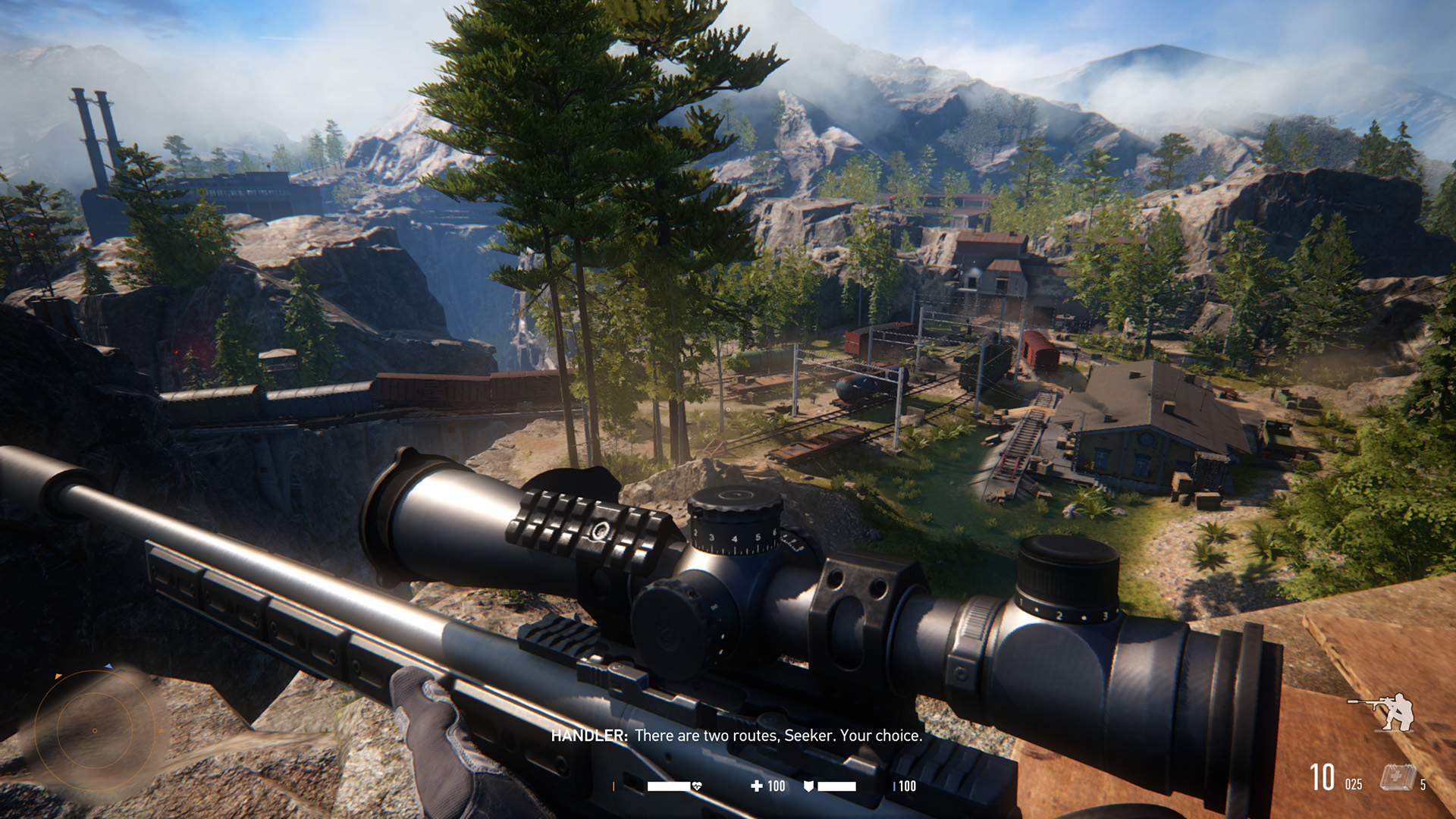Select the crouching sniper stance icon
1456x819 pixels.
coord(1384,711)
